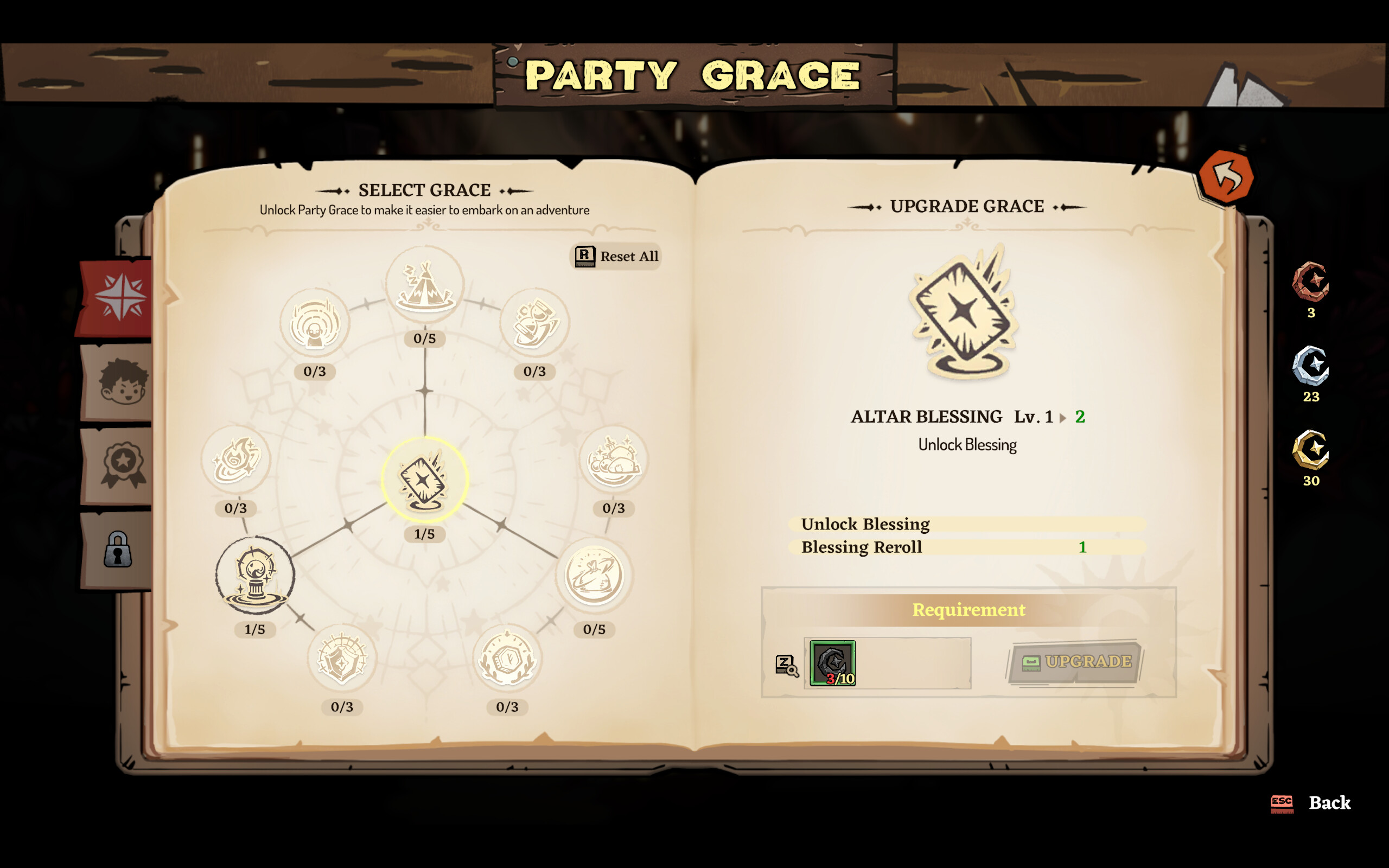Screen dimensions: 1389x868
Task: Select the meditating figure grace node
Action: 315,323
